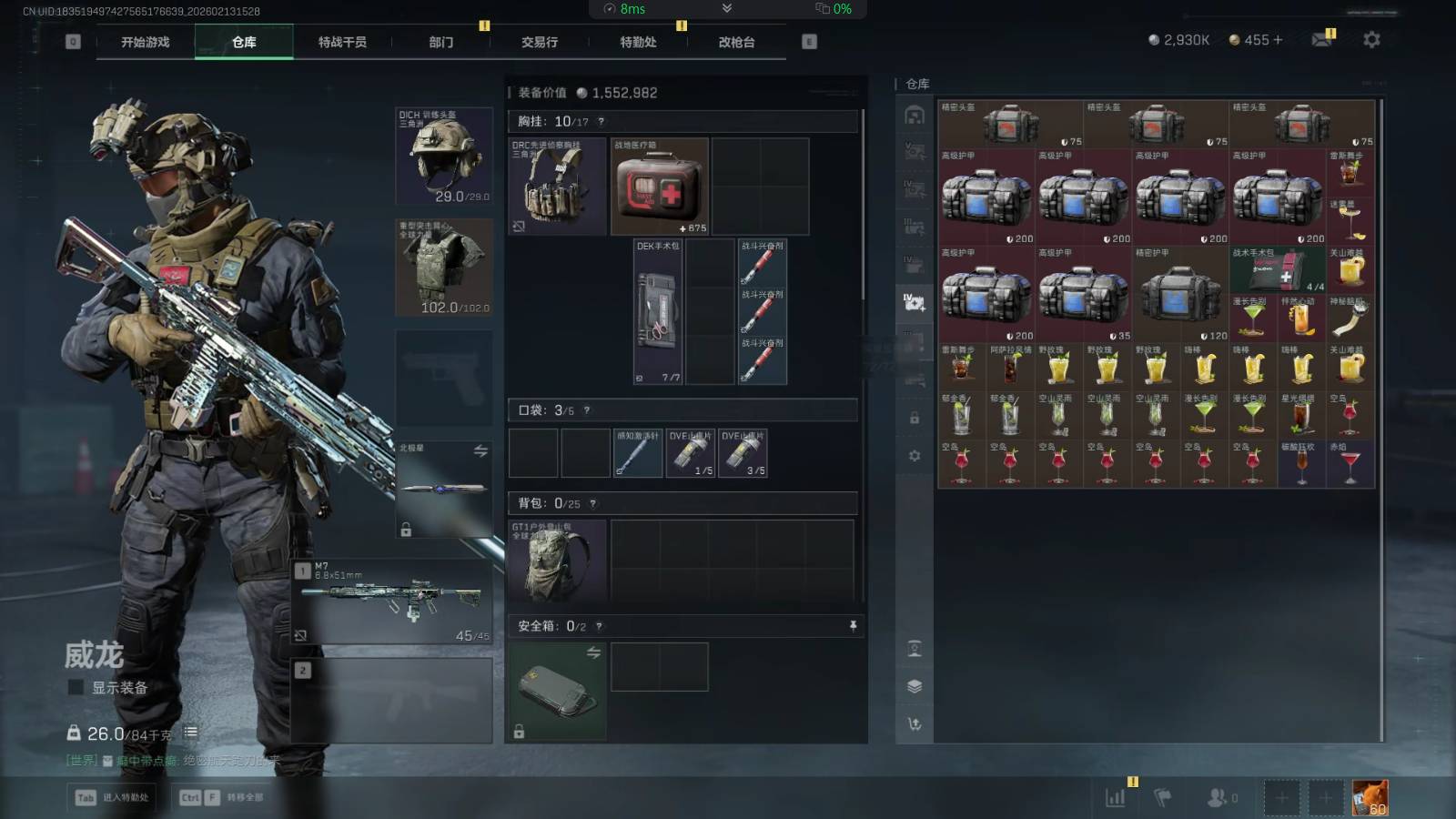Screen dimensions: 1456x819
Task: Select the DICH helmet equipment slot
Action: 444,156
